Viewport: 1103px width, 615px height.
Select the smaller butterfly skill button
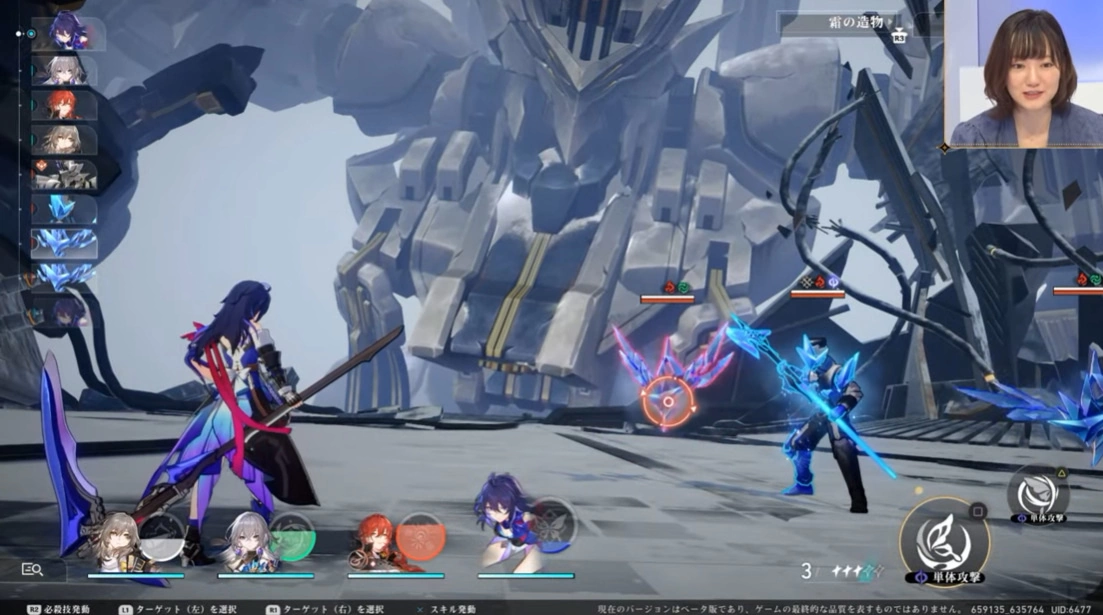click(1037, 493)
